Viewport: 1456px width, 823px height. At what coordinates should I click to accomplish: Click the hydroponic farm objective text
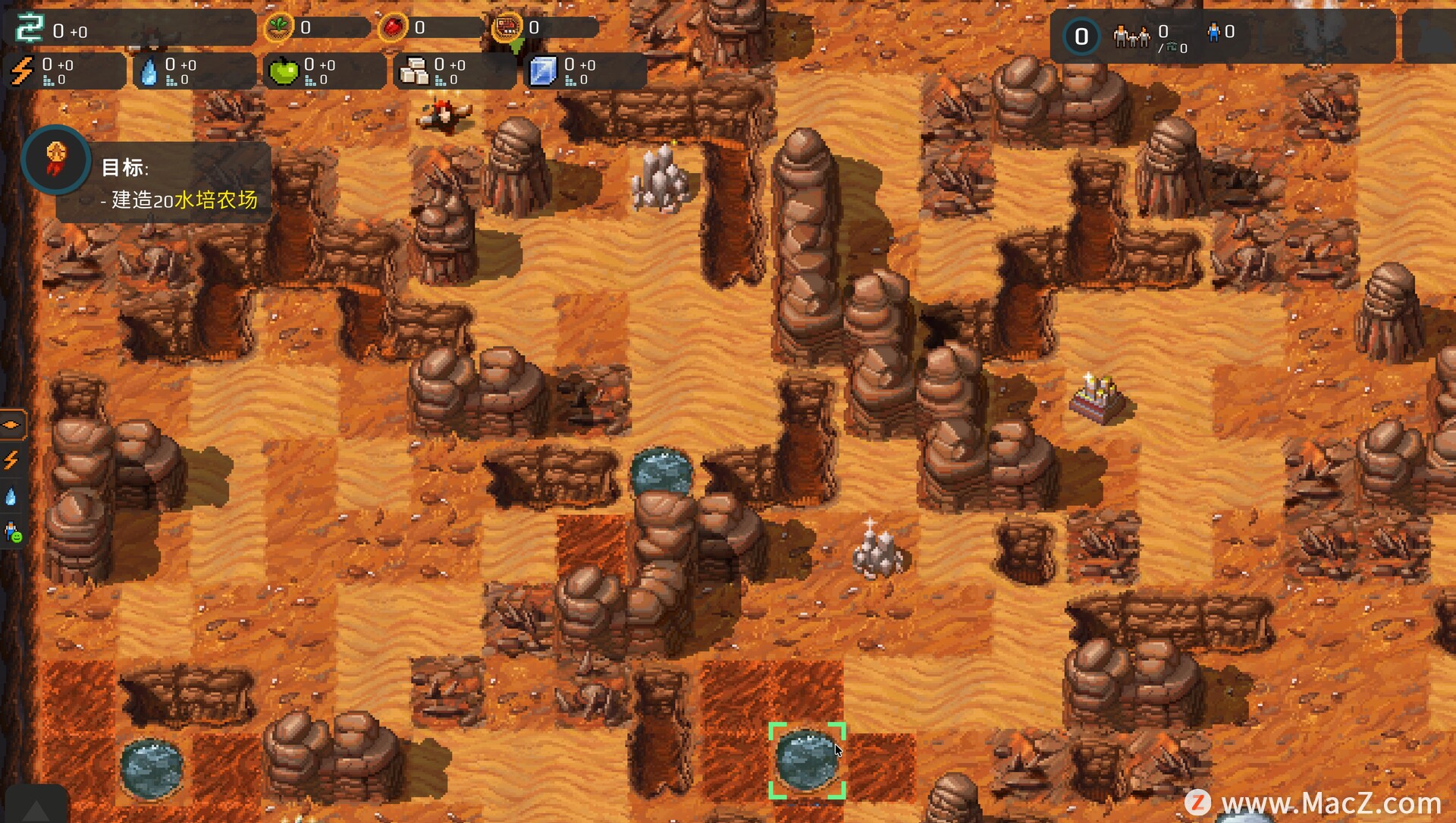[184, 200]
